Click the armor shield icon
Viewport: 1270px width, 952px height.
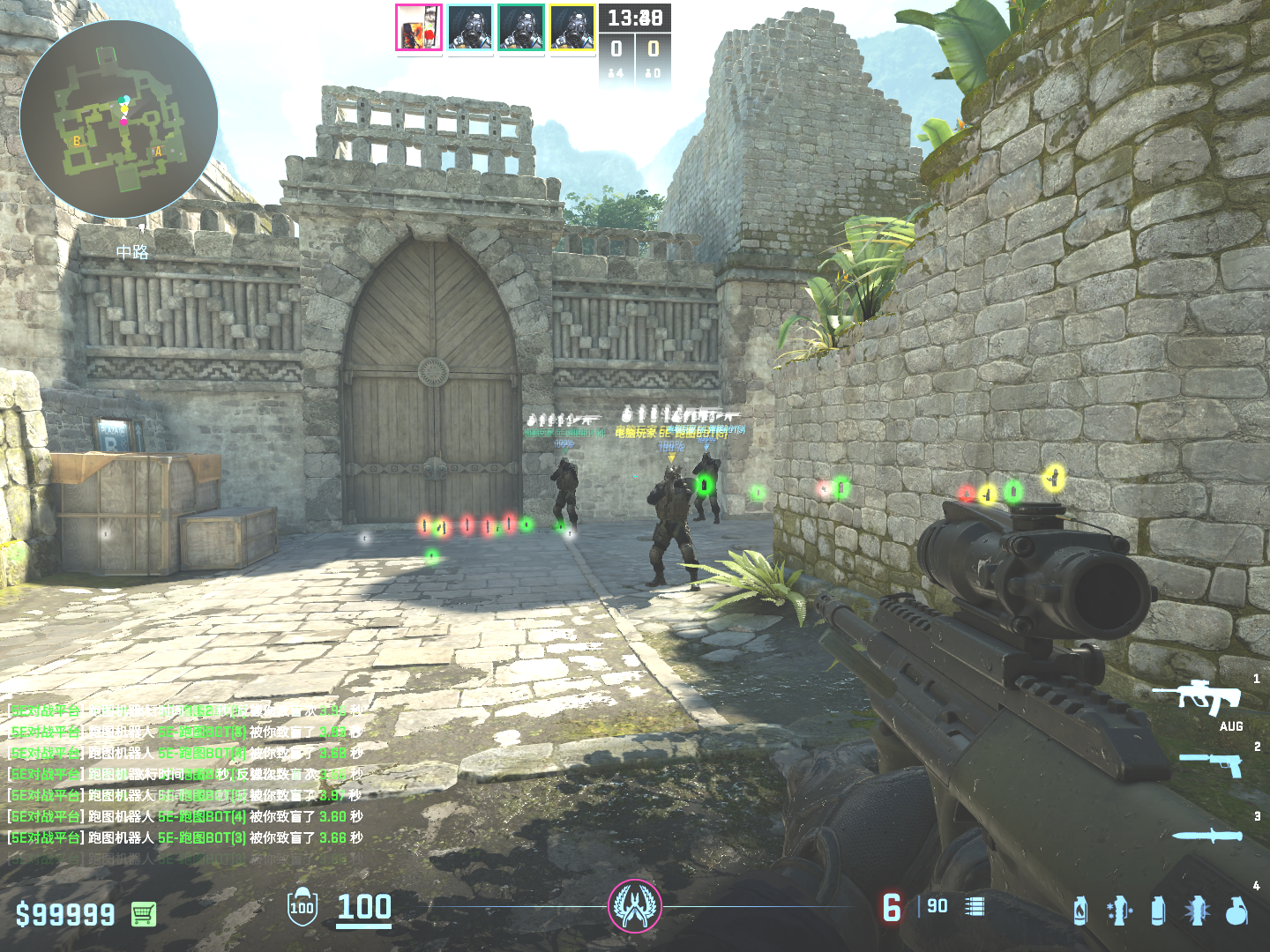point(302,907)
